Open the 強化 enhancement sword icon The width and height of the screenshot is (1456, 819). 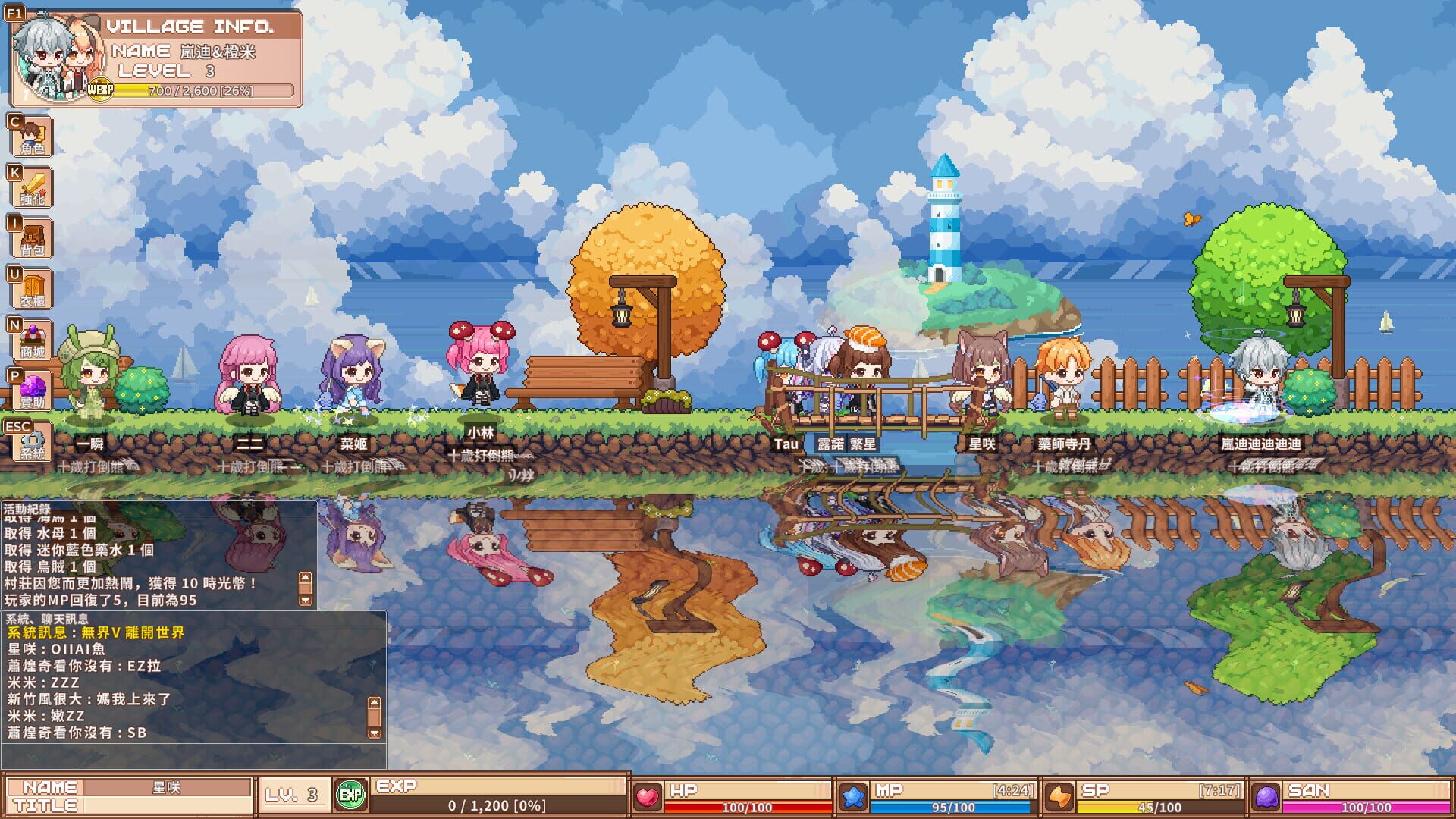click(30, 186)
